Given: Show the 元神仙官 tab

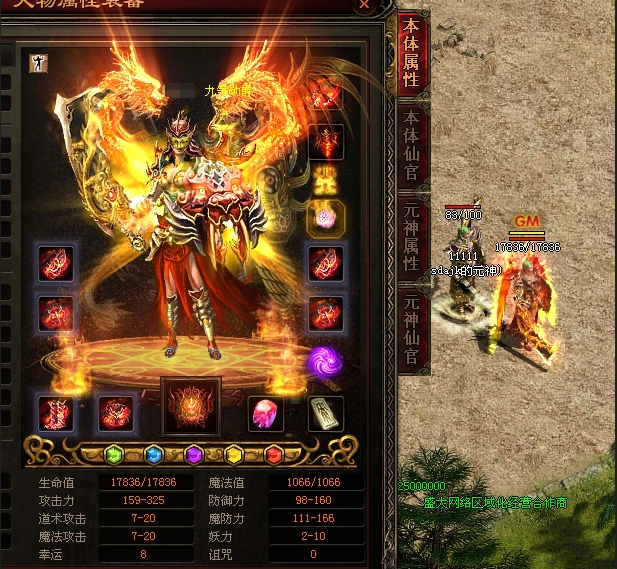Looking at the screenshot, I should (412, 330).
